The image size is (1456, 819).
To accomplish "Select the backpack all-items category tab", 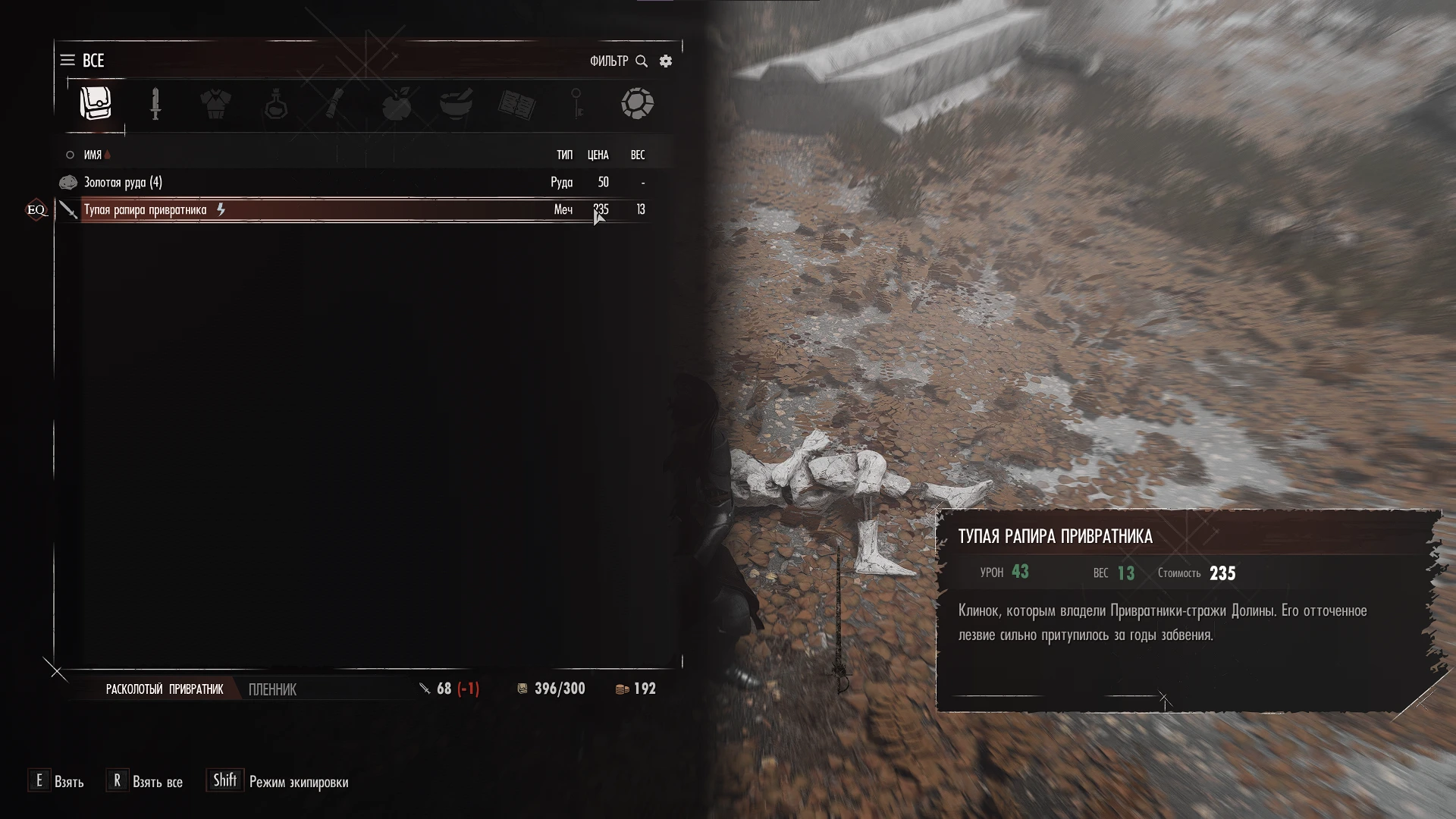I will tap(96, 103).
